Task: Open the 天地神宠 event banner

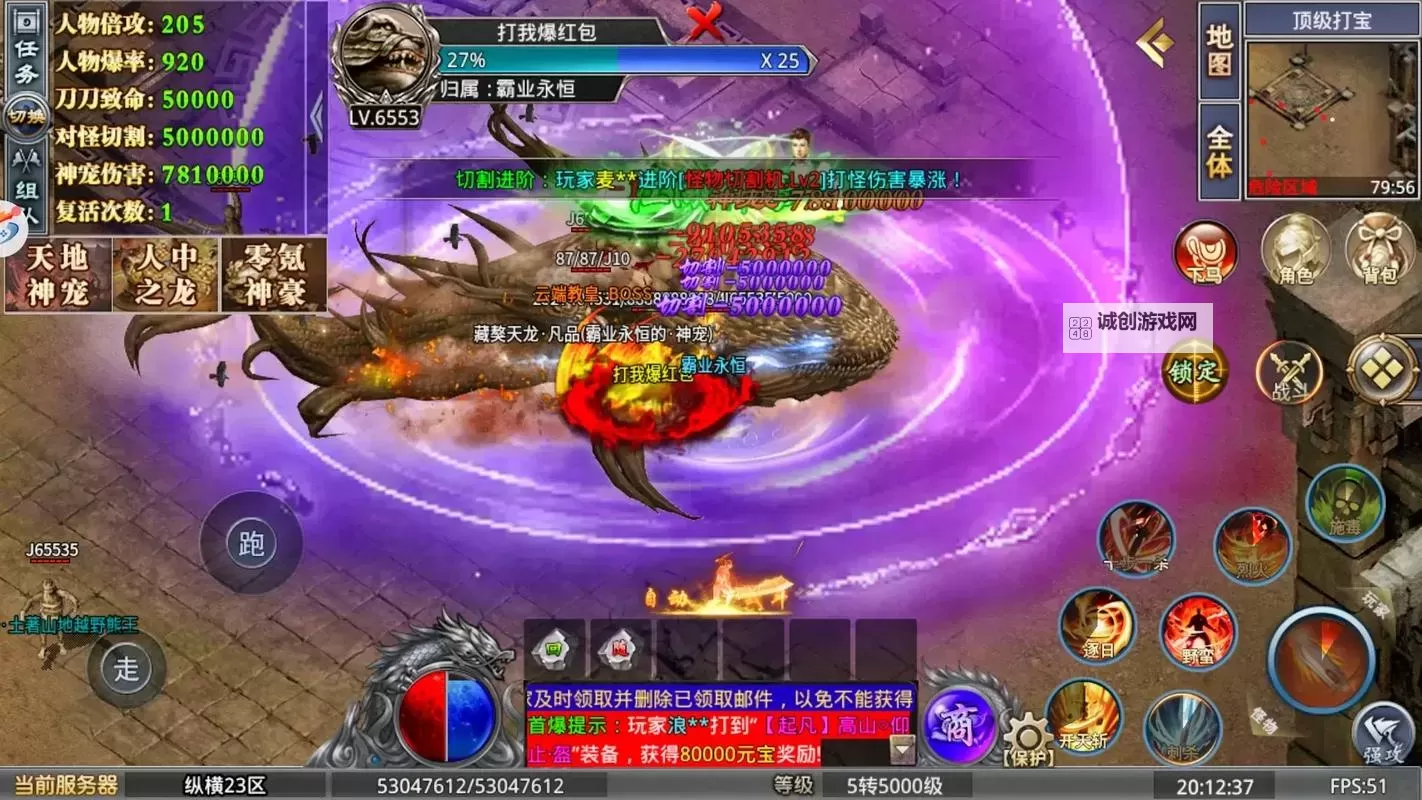Action: click(x=56, y=274)
